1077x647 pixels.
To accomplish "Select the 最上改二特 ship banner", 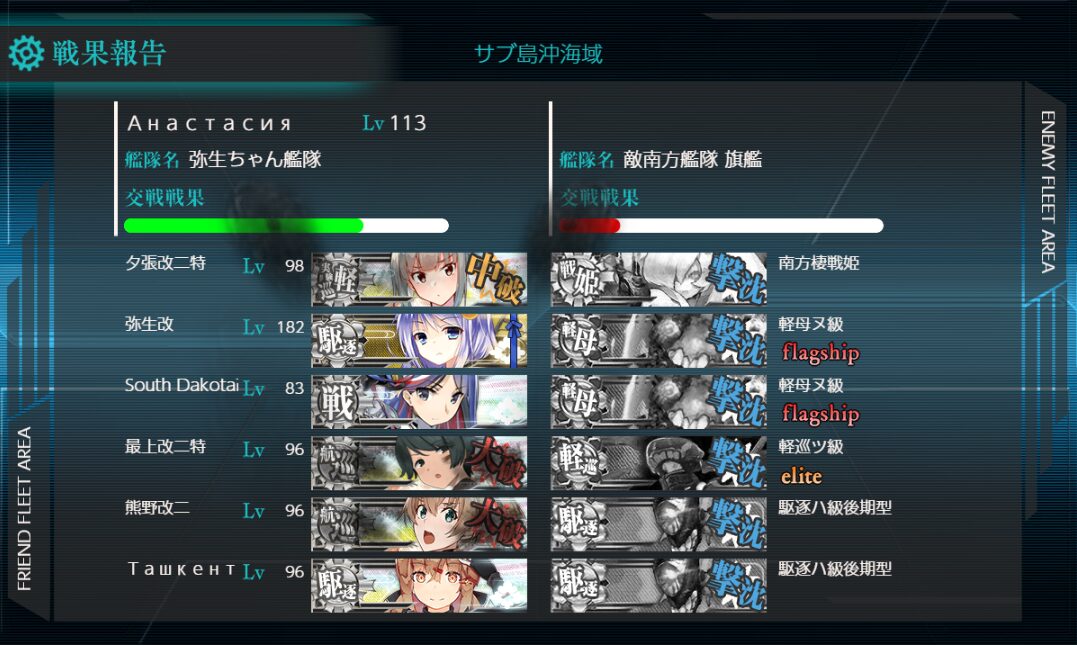I will pyautogui.click(x=419, y=463).
